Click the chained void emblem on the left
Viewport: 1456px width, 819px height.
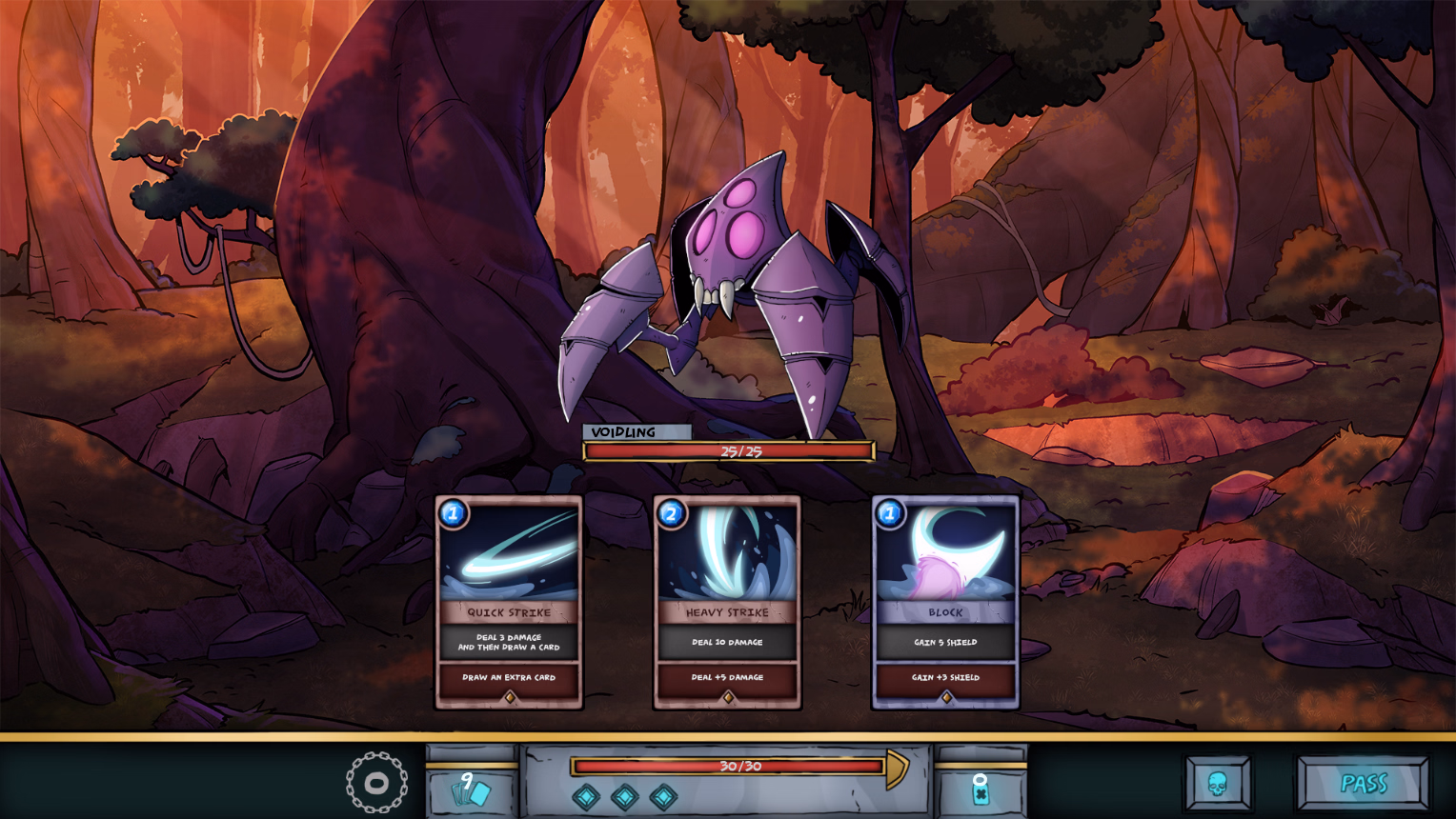pyautogui.click(x=375, y=783)
